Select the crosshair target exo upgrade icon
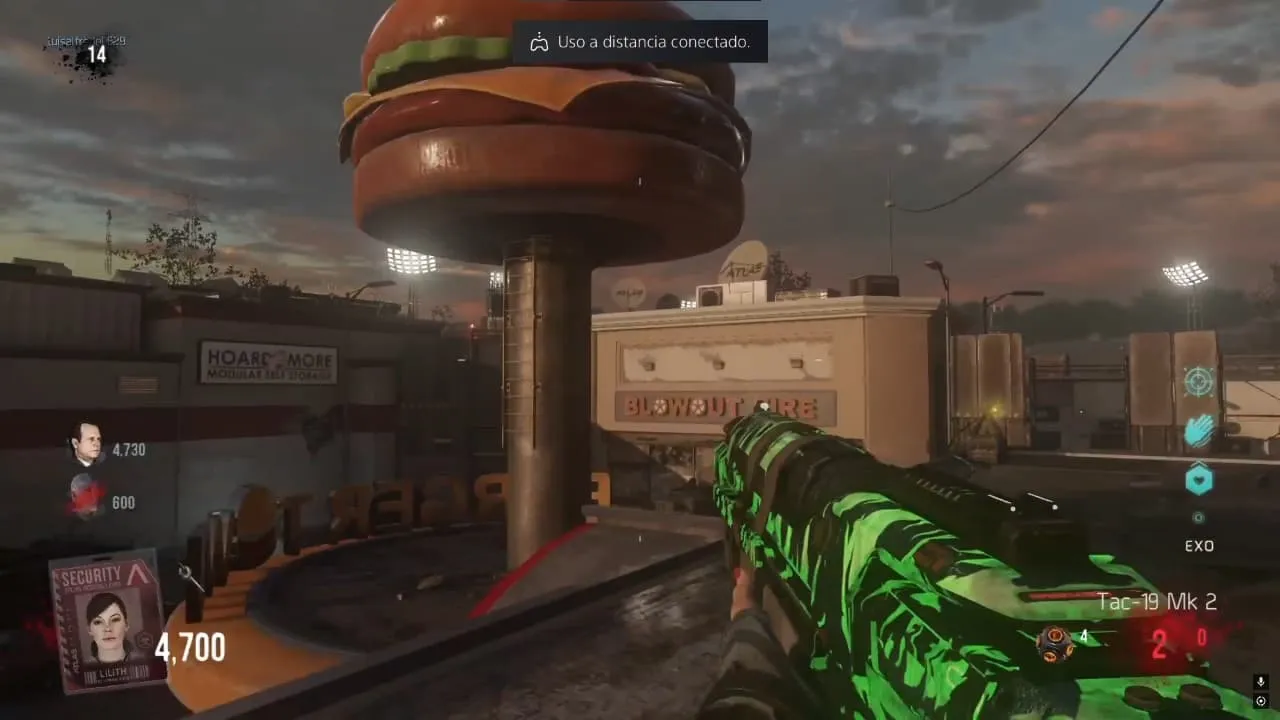 (1198, 382)
